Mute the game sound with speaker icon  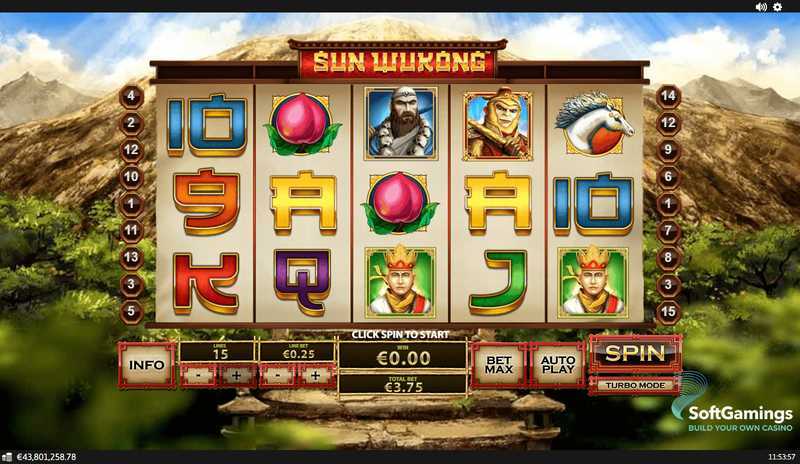click(761, 7)
